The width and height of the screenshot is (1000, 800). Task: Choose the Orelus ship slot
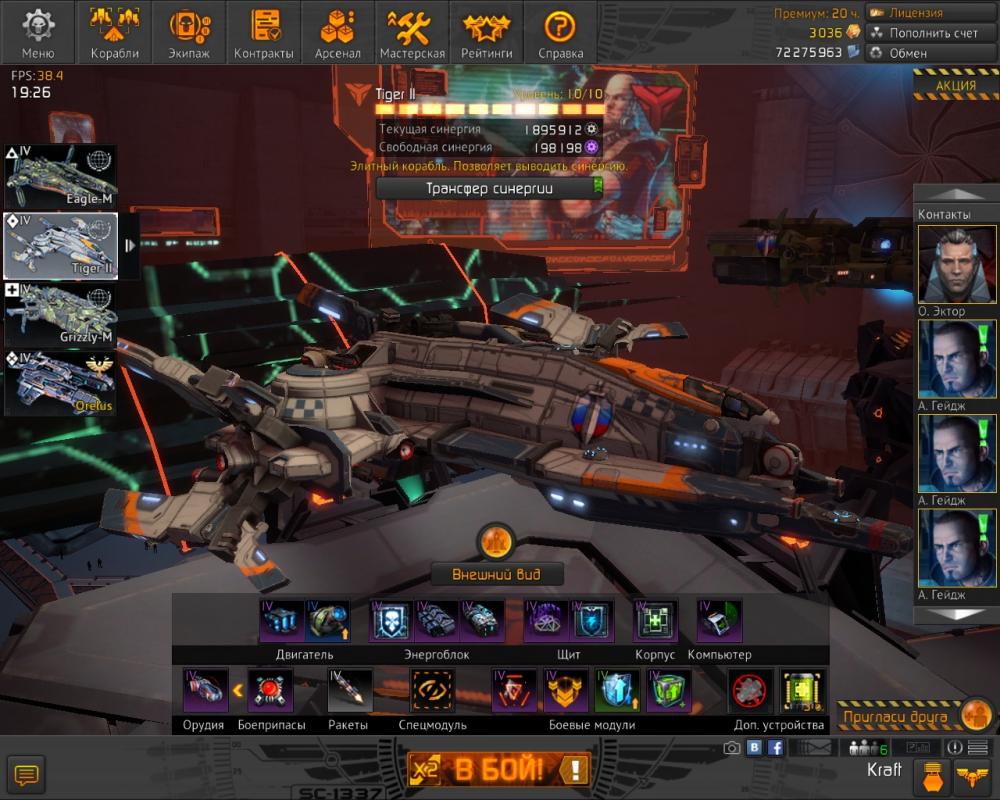tap(62, 382)
